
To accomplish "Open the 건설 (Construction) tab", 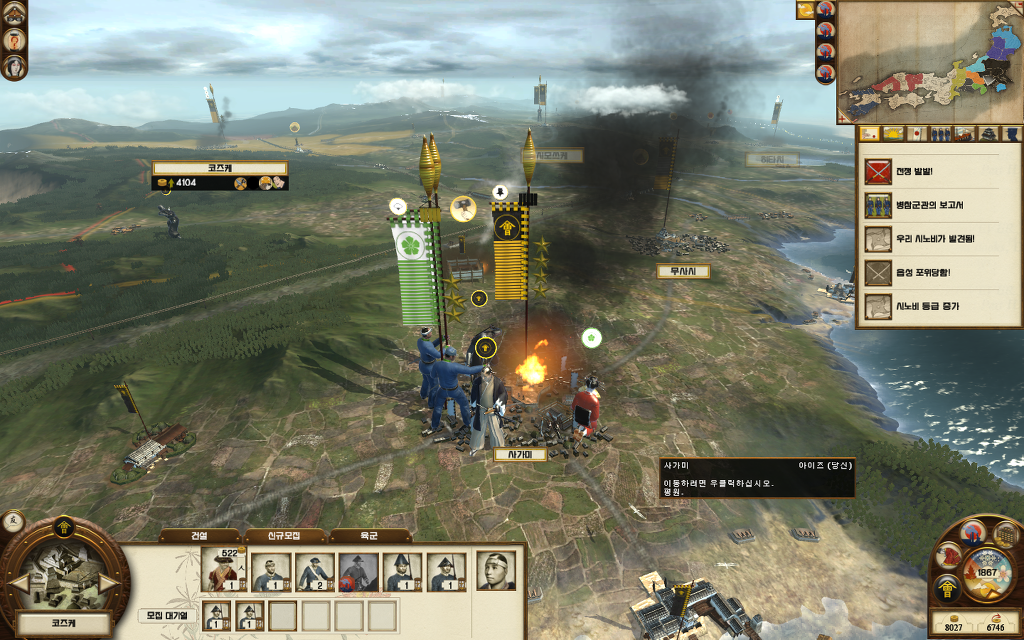I will (x=199, y=536).
